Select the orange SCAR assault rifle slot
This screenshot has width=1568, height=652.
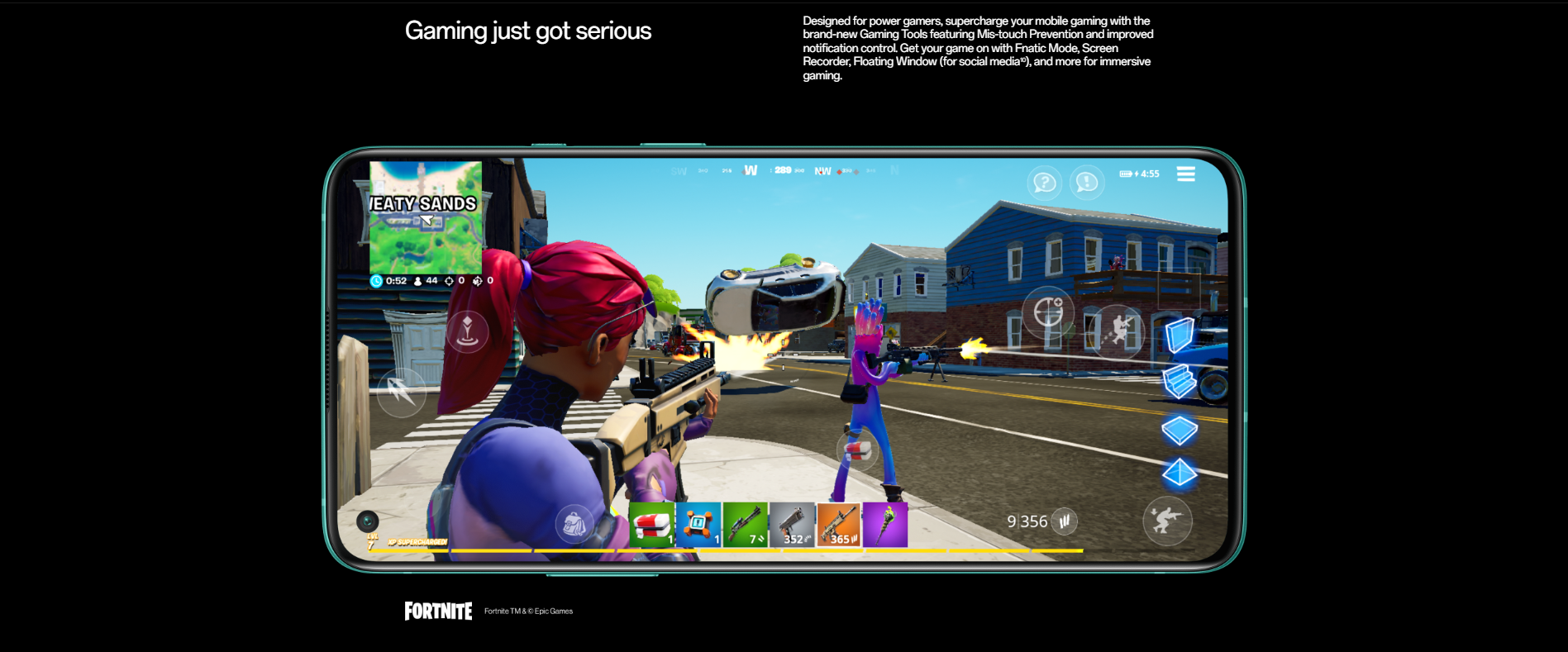coord(838,525)
